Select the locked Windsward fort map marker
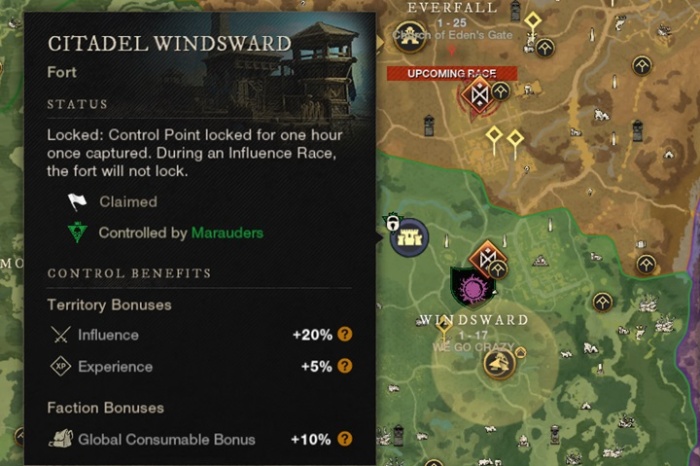The width and height of the screenshot is (700, 466). point(409,237)
